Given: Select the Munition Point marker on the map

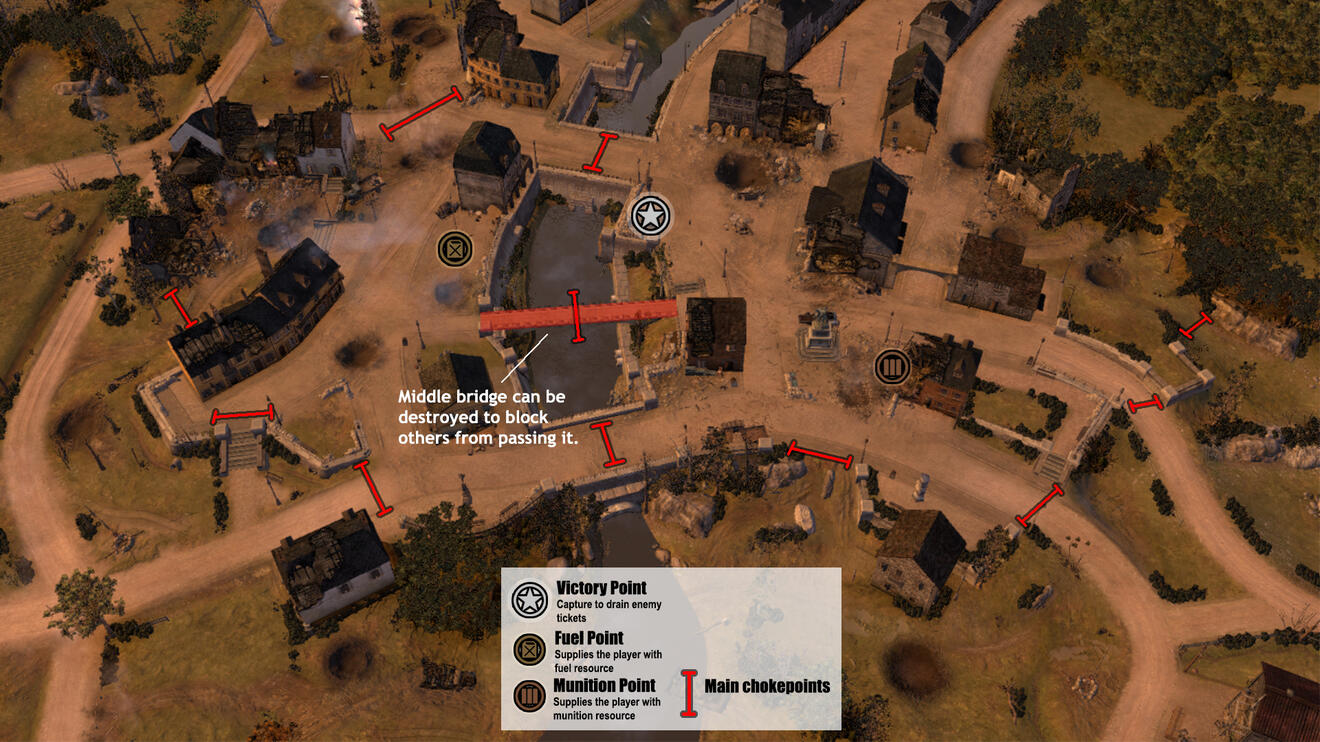Looking at the screenshot, I should [891, 367].
